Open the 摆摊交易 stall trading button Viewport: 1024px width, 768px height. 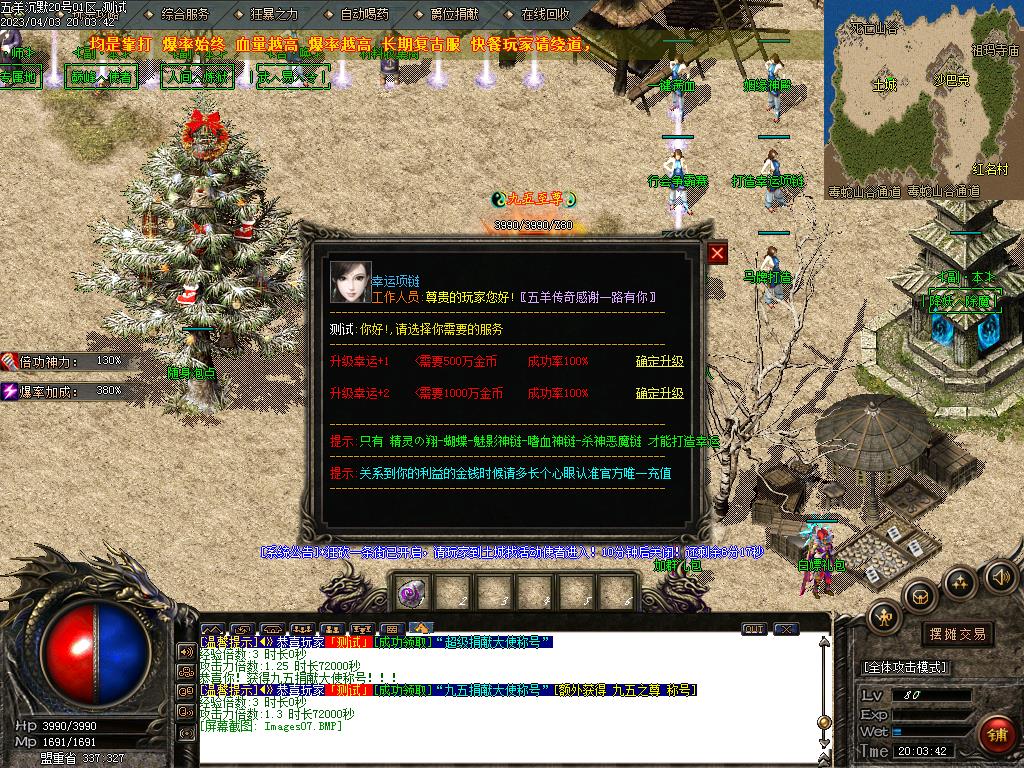click(957, 634)
